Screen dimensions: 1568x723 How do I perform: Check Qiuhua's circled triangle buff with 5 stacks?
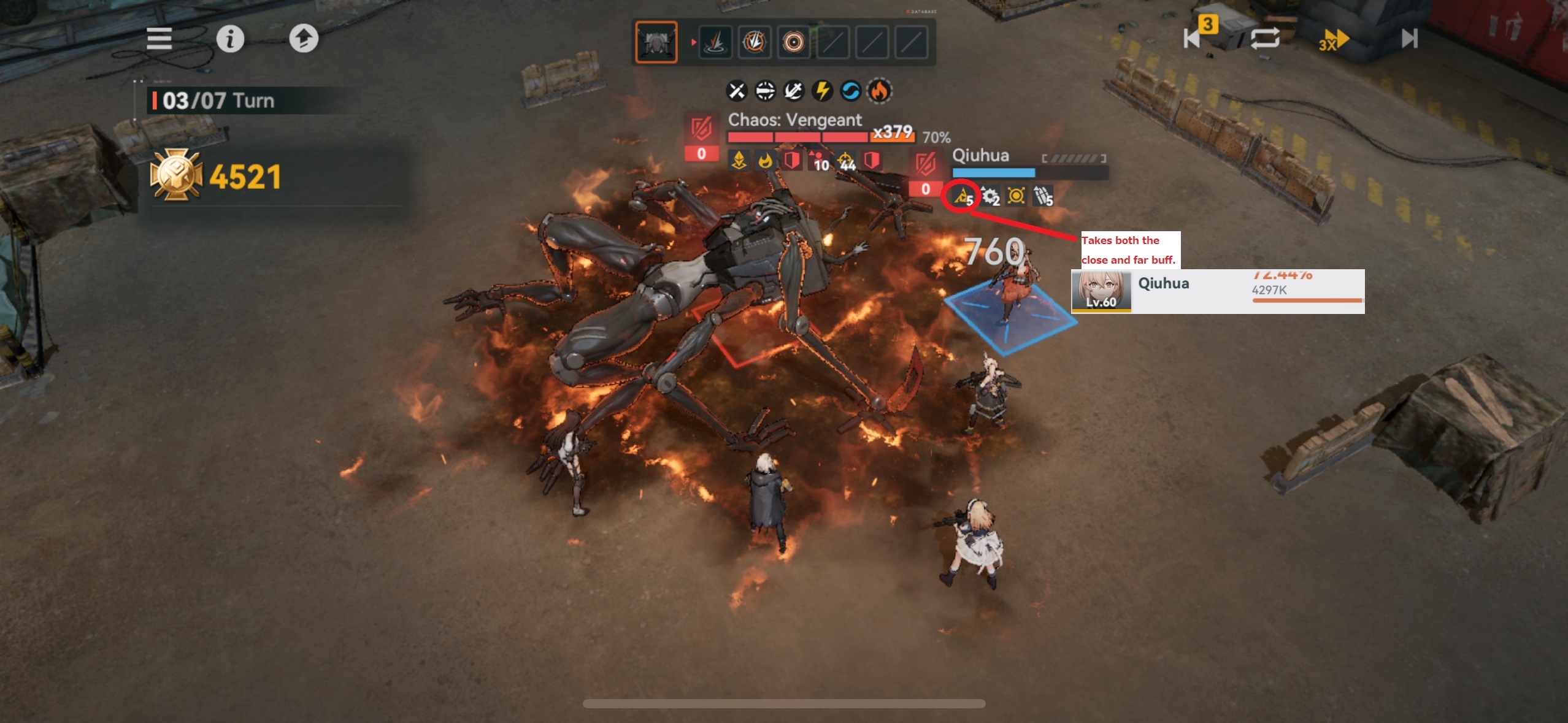962,196
